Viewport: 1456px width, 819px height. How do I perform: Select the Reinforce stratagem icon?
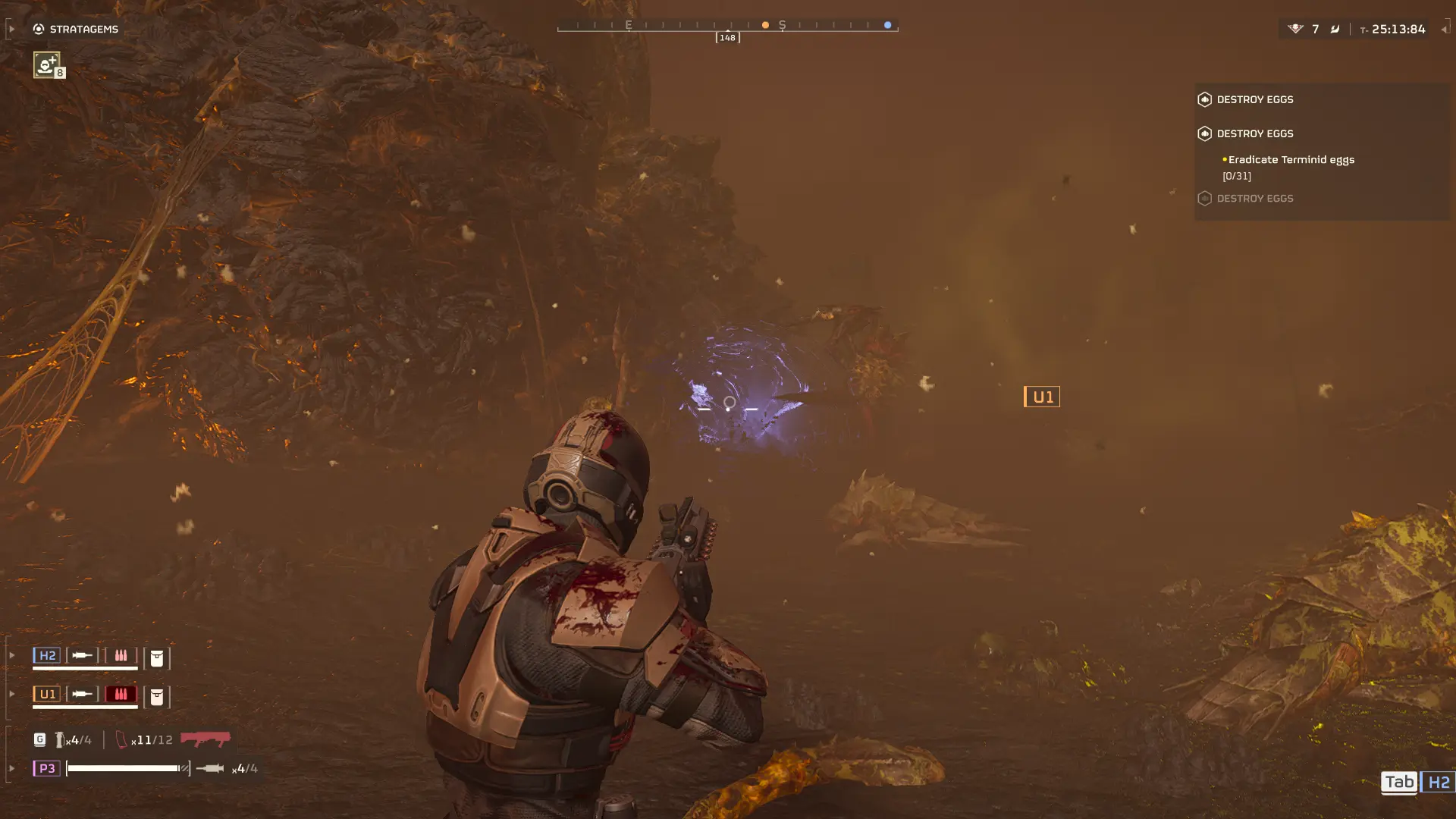click(x=46, y=64)
